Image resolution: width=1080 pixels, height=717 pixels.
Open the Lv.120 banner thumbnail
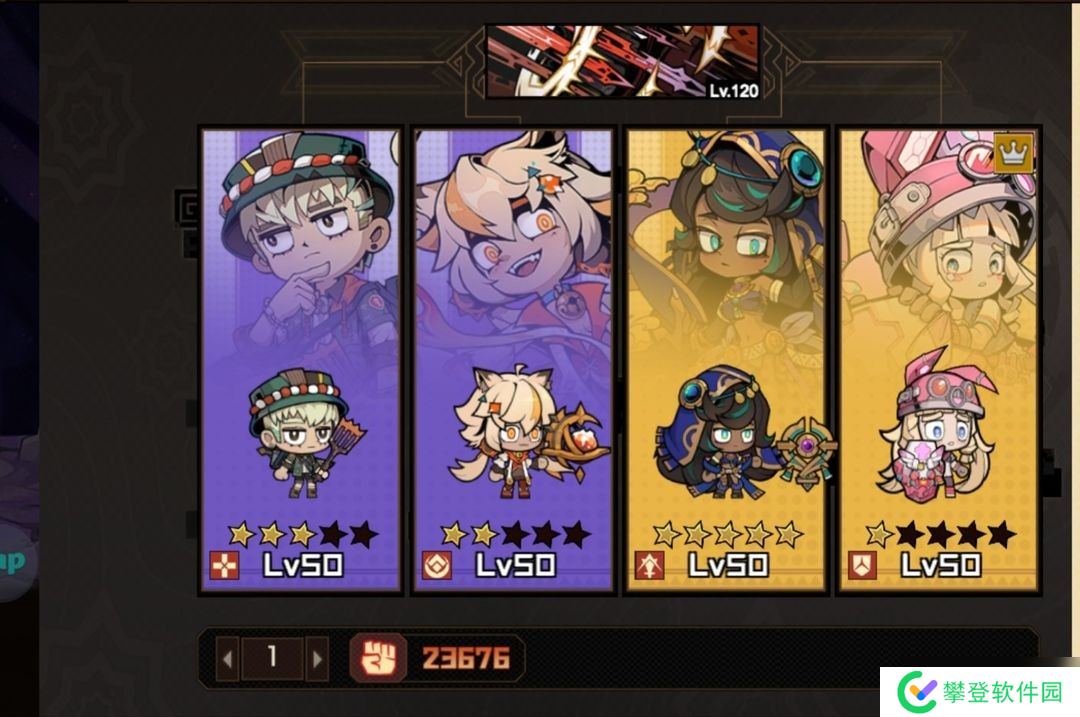click(x=622, y=62)
